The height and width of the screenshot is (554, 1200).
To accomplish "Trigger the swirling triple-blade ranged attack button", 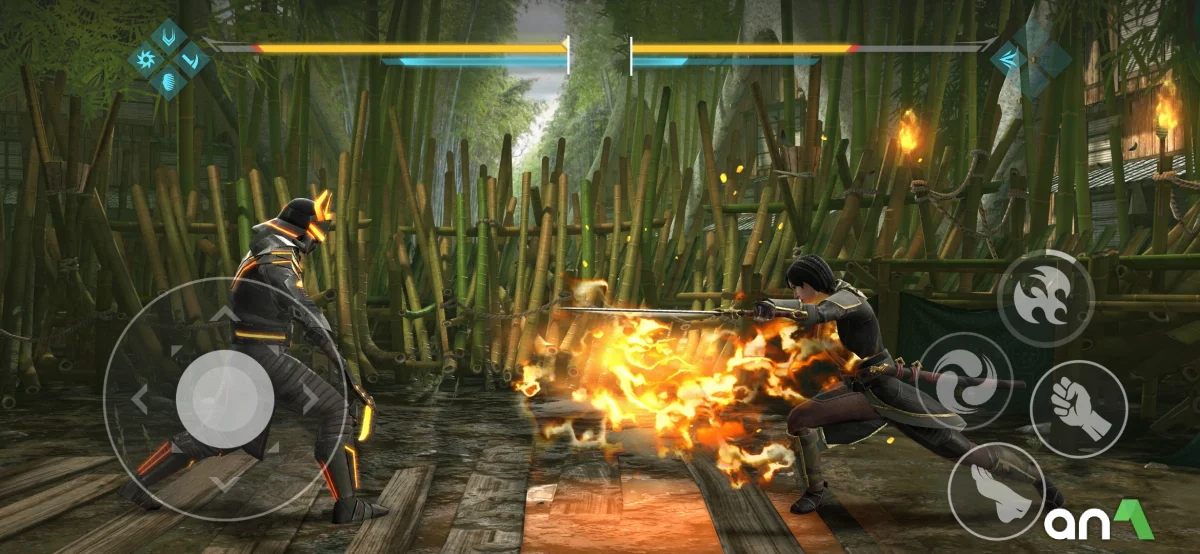I will coord(965,381).
